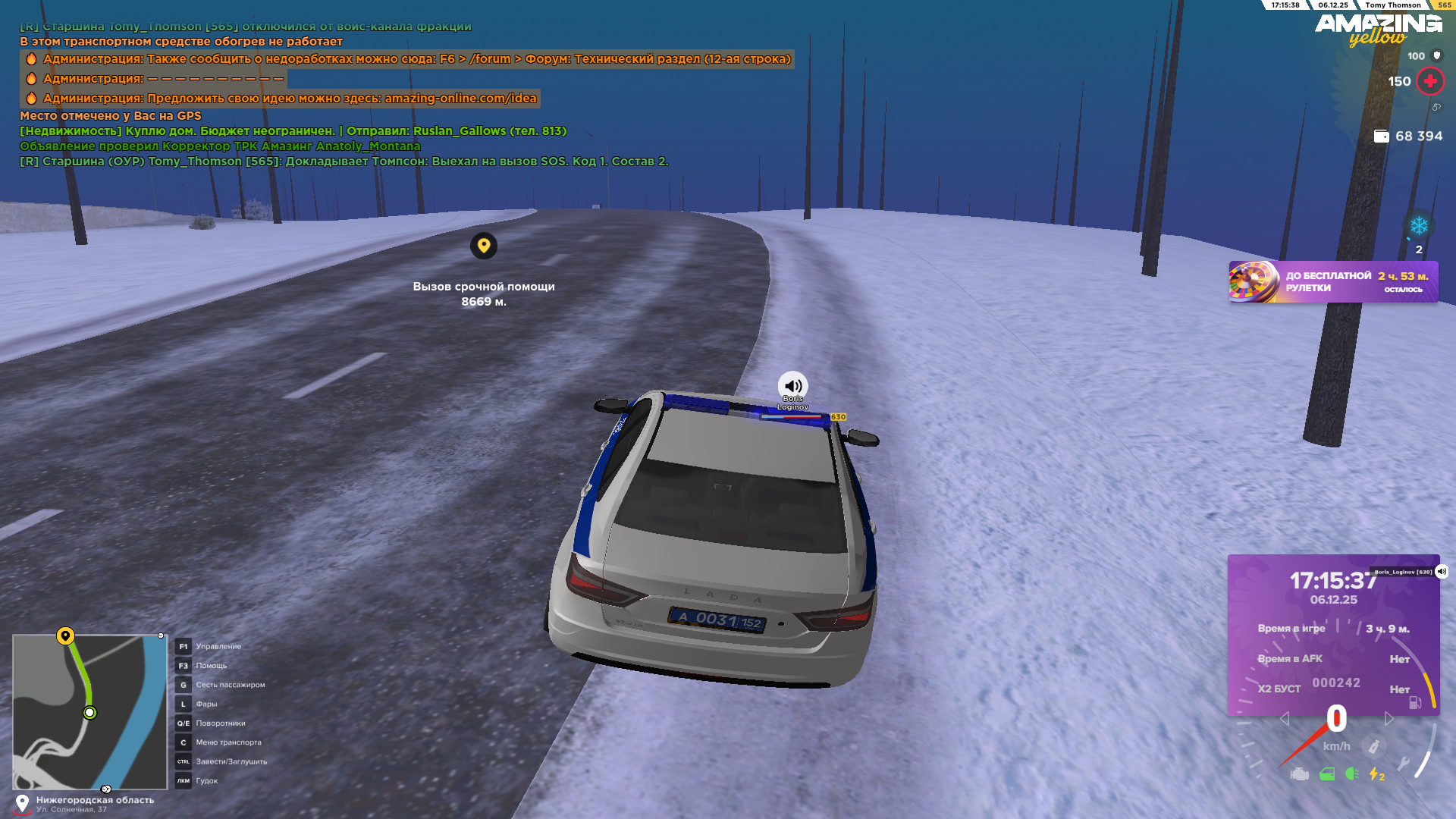Click the engine status indicator
The image size is (1456, 819).
tap(1300, 774)
